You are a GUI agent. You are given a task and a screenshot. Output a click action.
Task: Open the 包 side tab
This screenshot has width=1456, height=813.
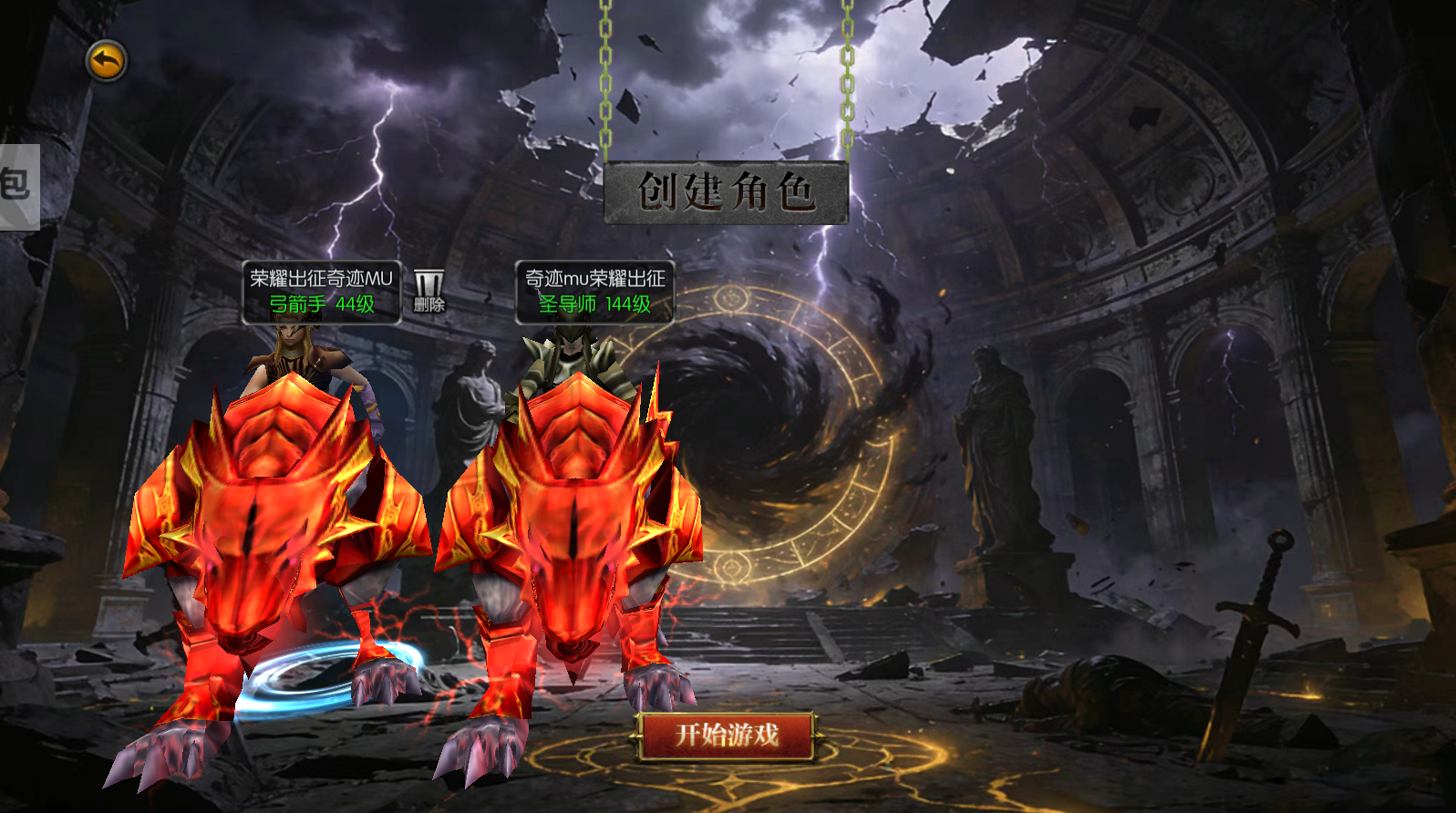16,185
